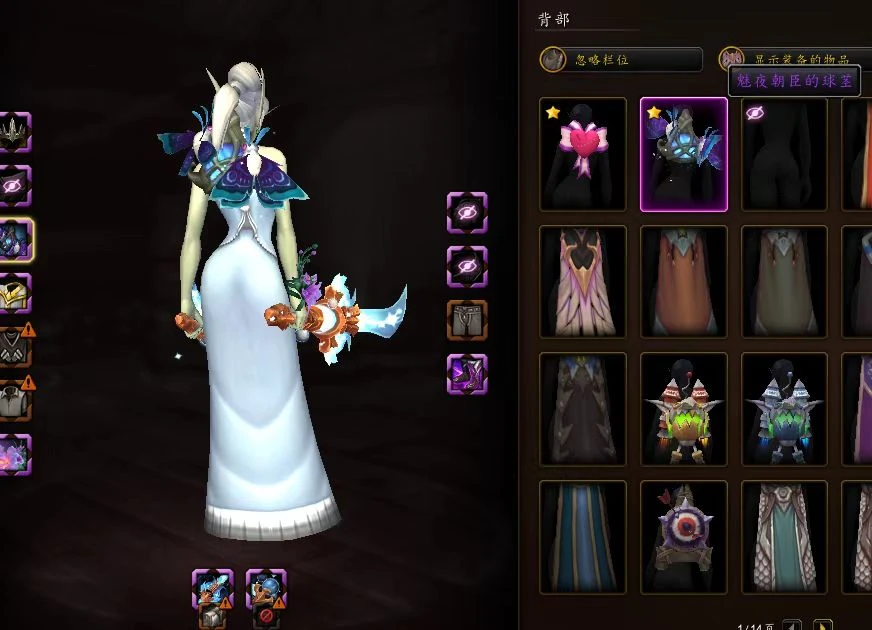Select the gray shirt slot with warning
Screen dimensions: 872x630
pos(14,400)
